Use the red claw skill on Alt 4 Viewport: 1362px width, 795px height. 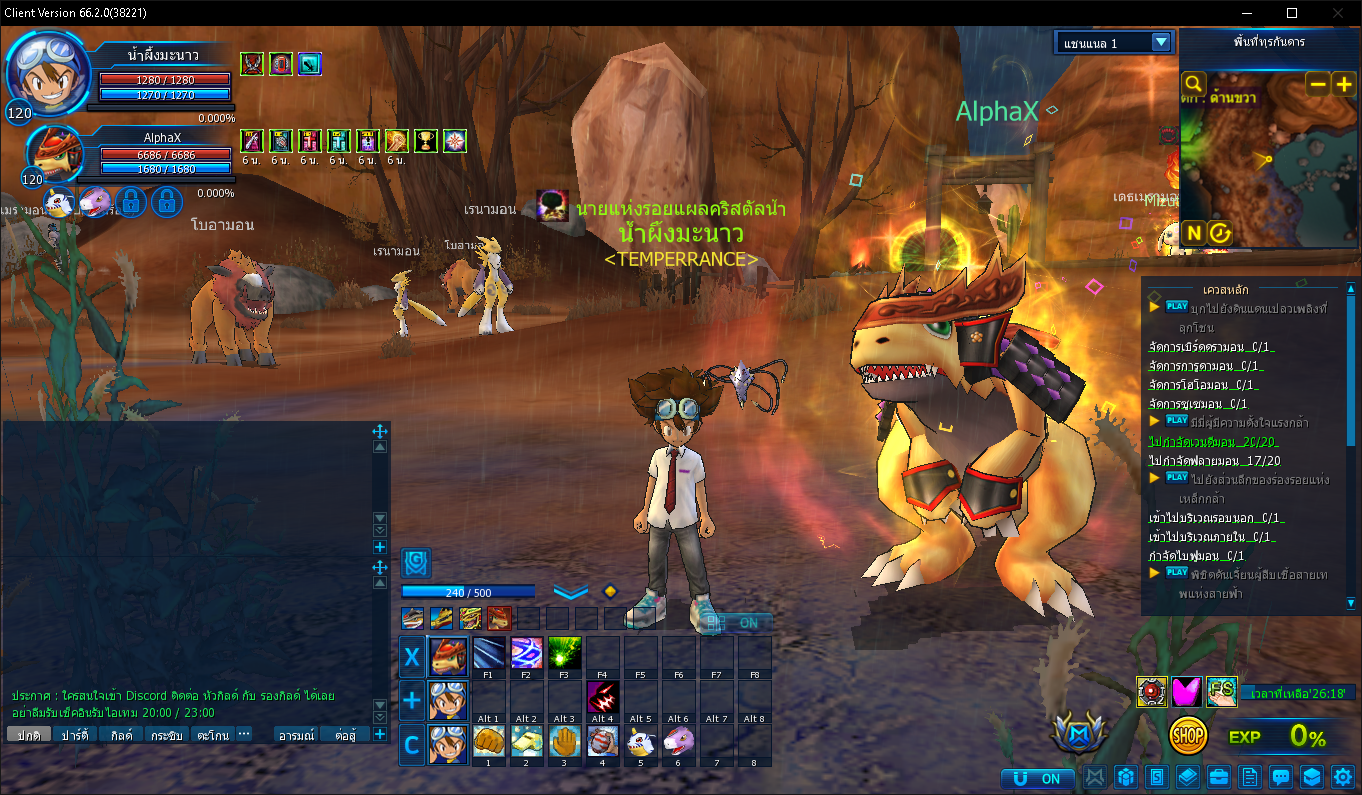[602, 698]
